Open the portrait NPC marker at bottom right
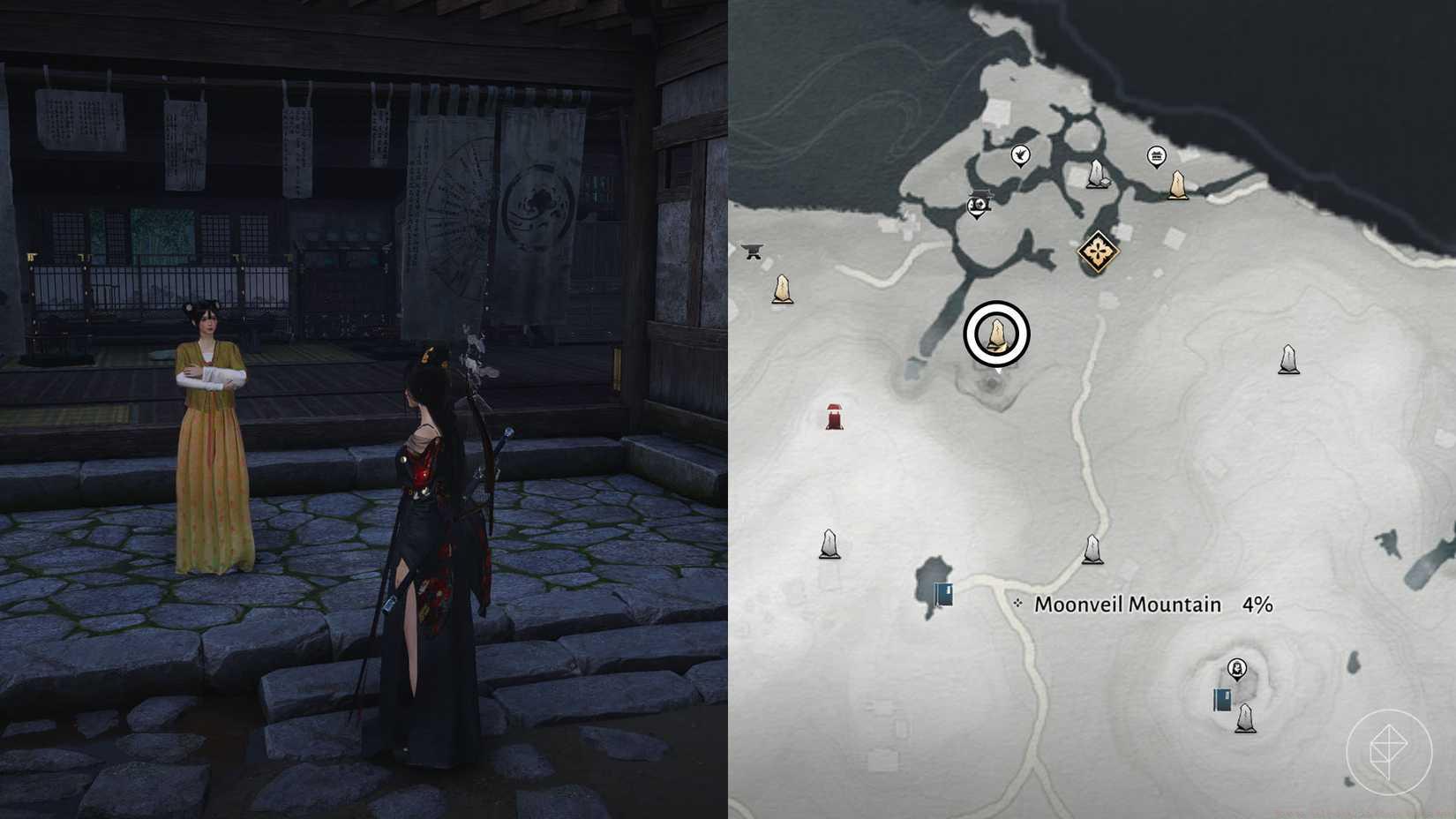The height and width of the screenshot is (819, 1456). click(x=1236, y=669)
